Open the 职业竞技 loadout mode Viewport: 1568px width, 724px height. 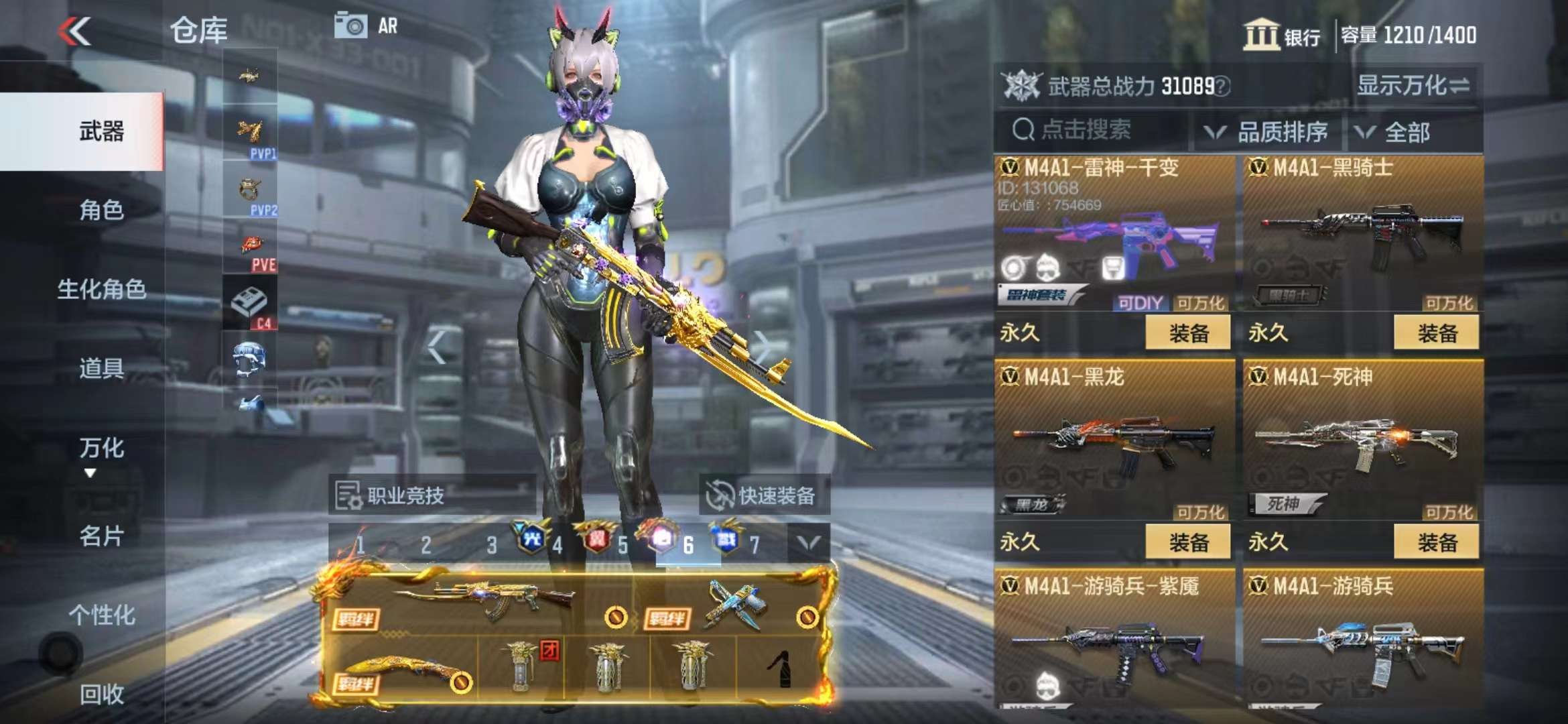point(391,496)
